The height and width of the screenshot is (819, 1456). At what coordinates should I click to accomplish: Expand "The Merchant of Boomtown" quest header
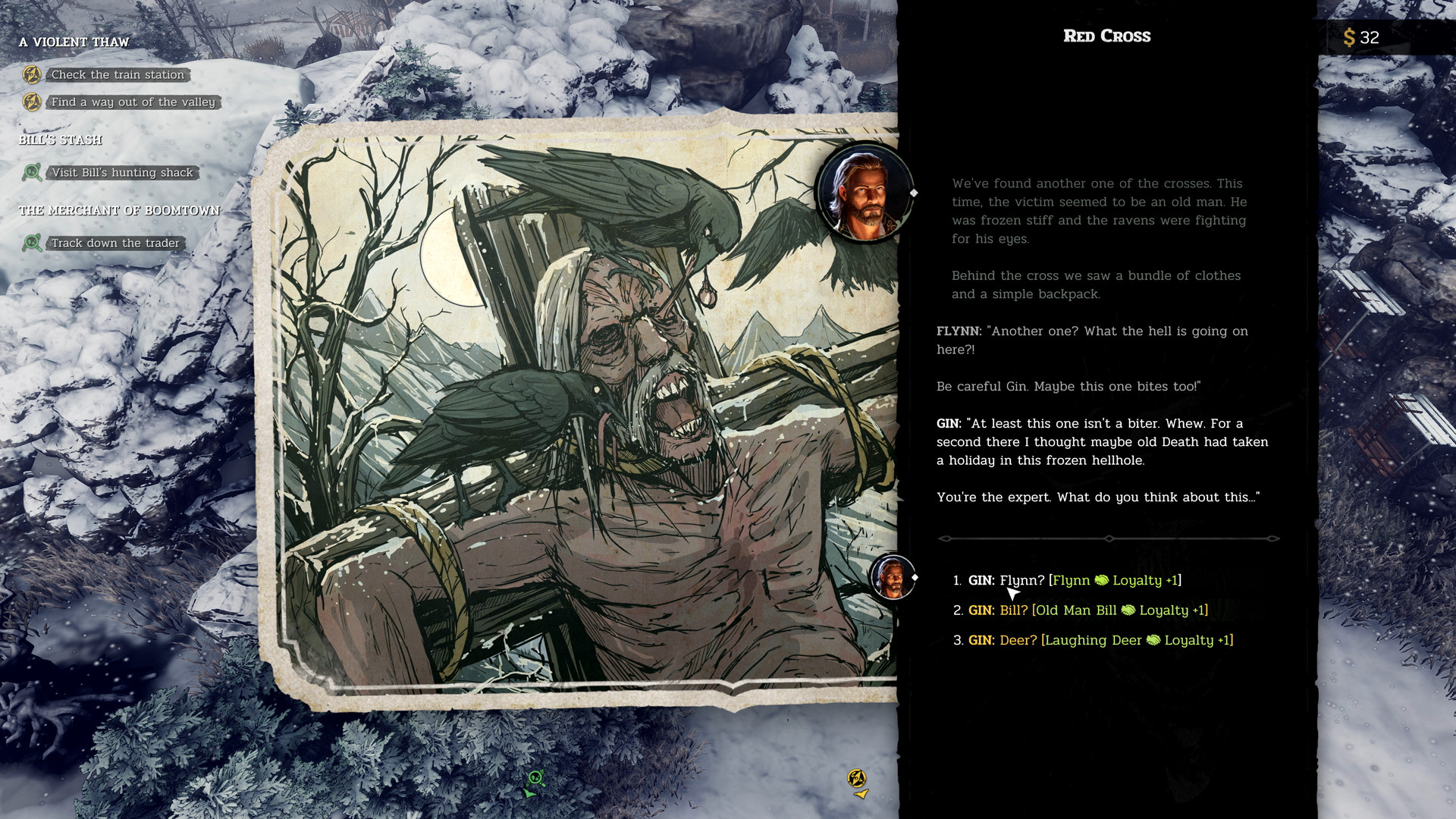(x=121, y=210)
